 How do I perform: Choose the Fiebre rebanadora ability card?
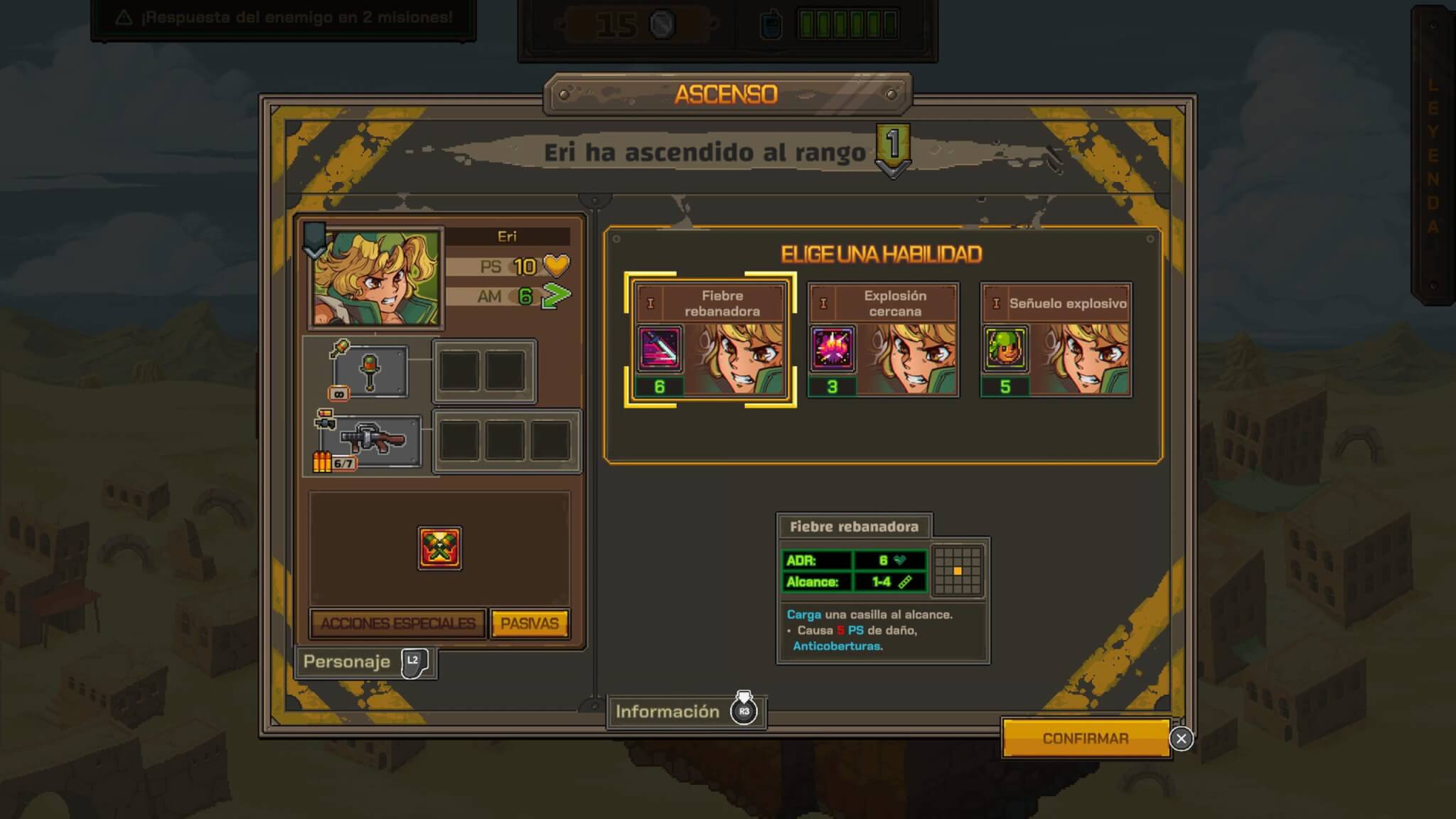pyautogui.click(x=710, y=340)
